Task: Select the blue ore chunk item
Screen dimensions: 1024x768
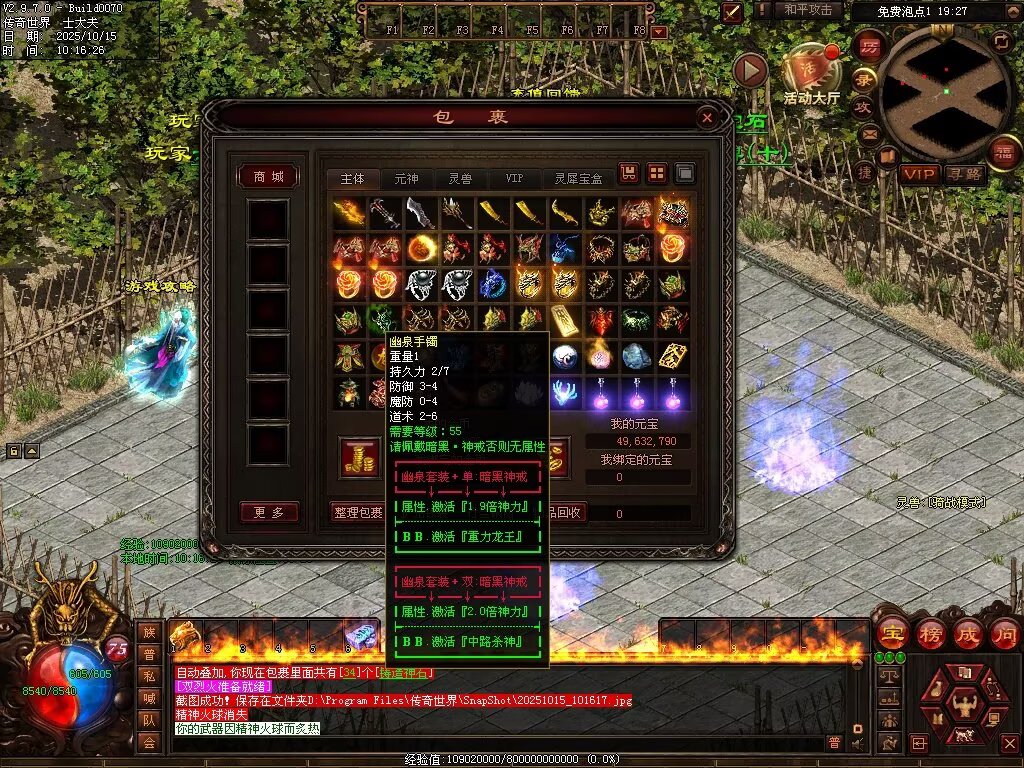Action: click(637, 354)
